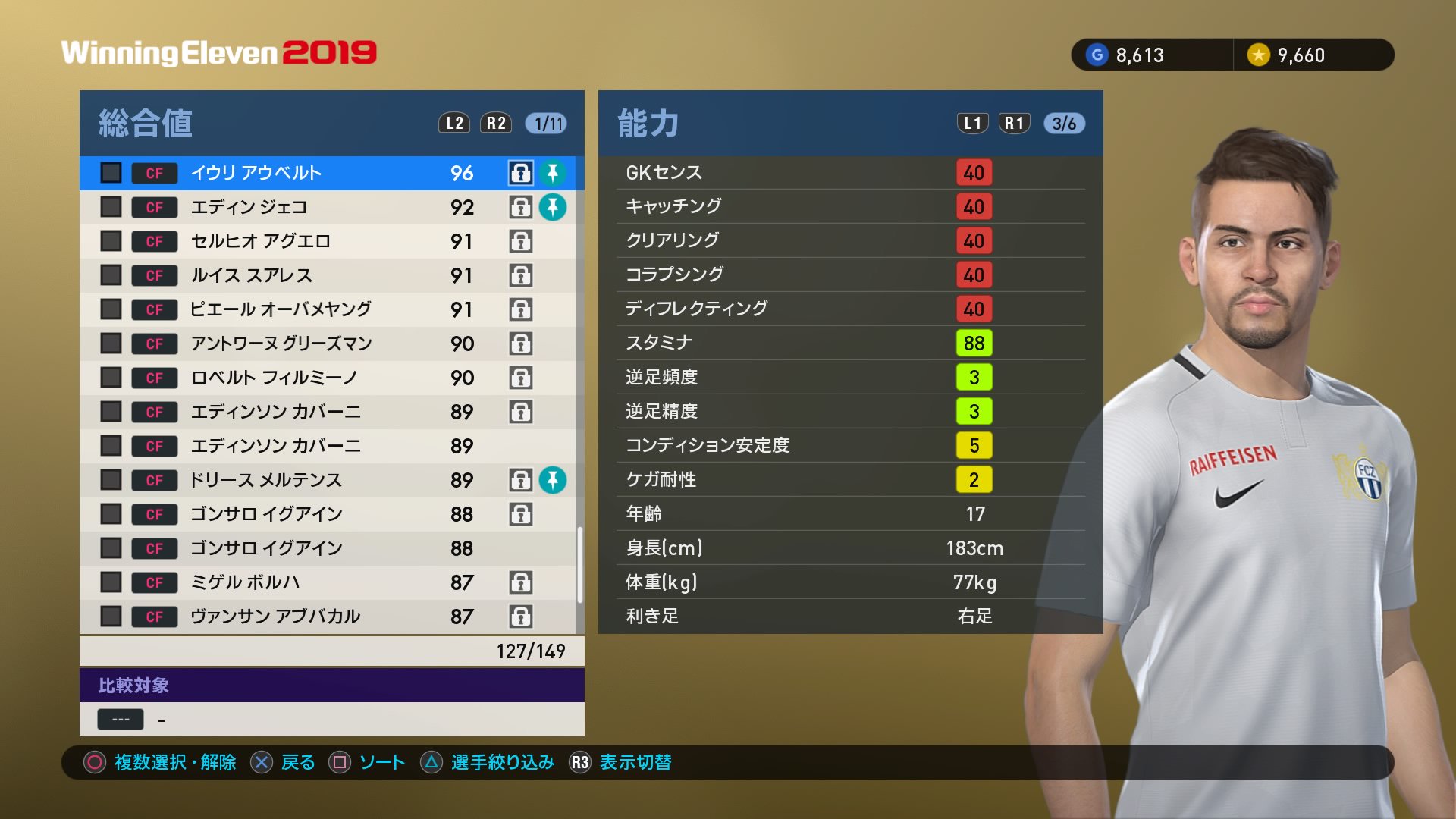1456x819 pixels.
Task: Click the L2 button icon on the 総合値 panel
Action: click(x=453, y=123)
